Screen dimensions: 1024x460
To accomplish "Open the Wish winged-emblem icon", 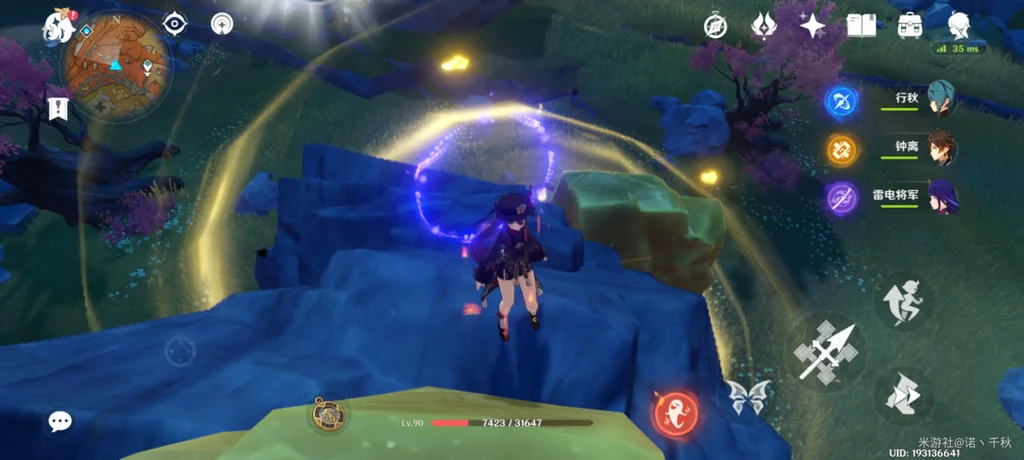I will coord(765,26).
